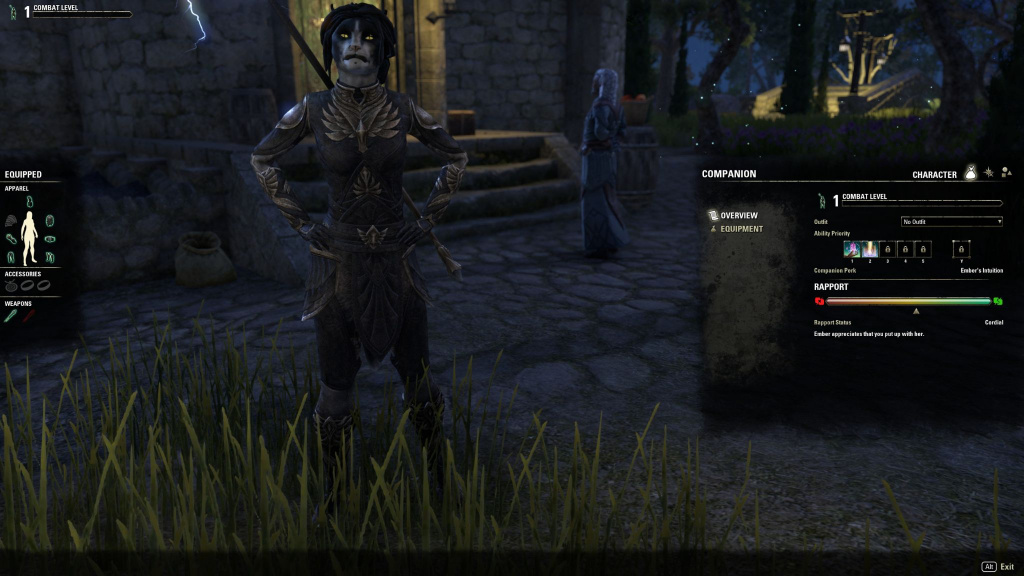This screenshot has width=1024, height=576.
Task: Select the second ability priority slot
Action: [x=870, y=249]
